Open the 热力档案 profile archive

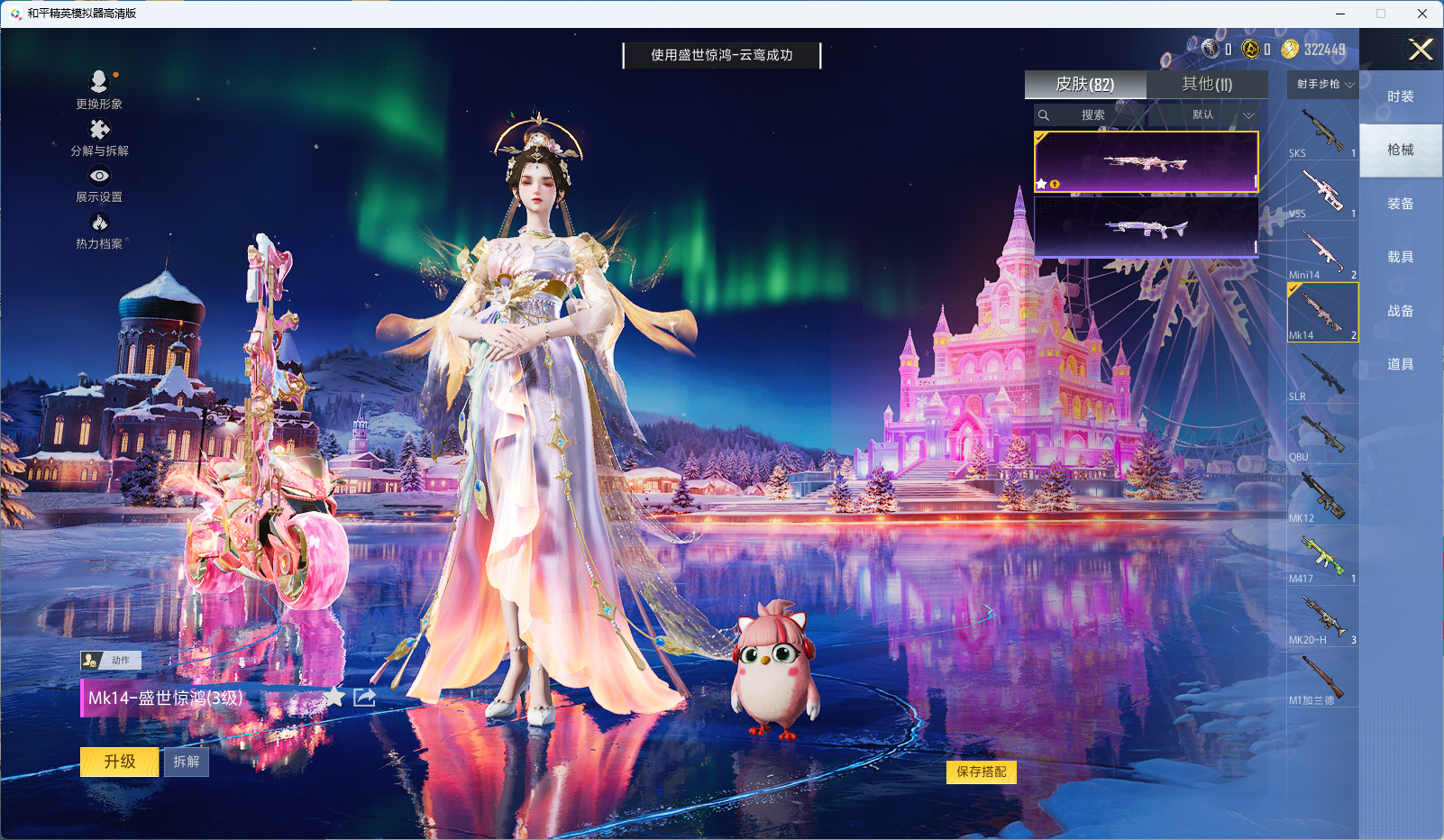click(99, 230)
